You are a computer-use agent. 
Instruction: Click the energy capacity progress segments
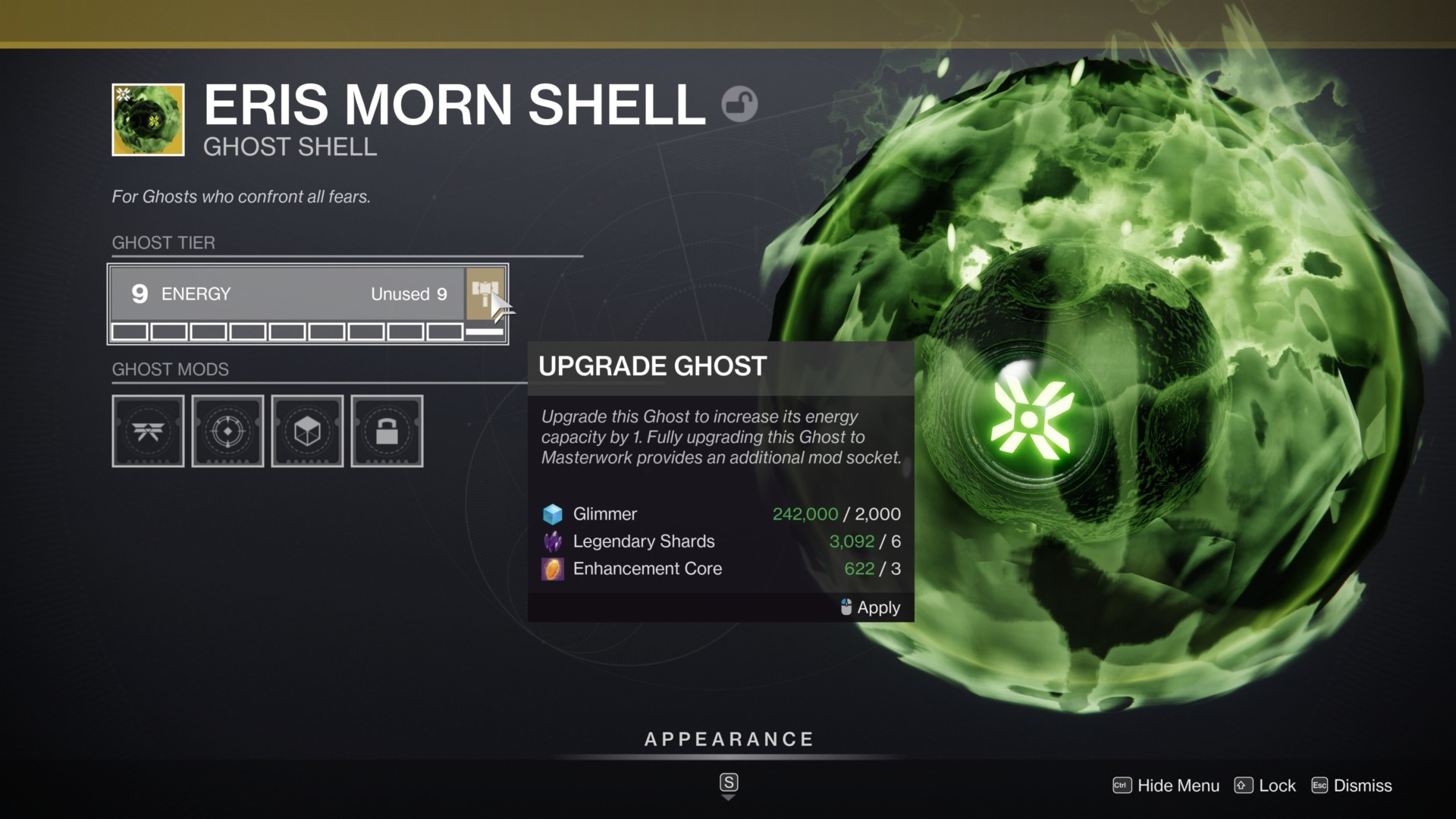tap(288, 331)
